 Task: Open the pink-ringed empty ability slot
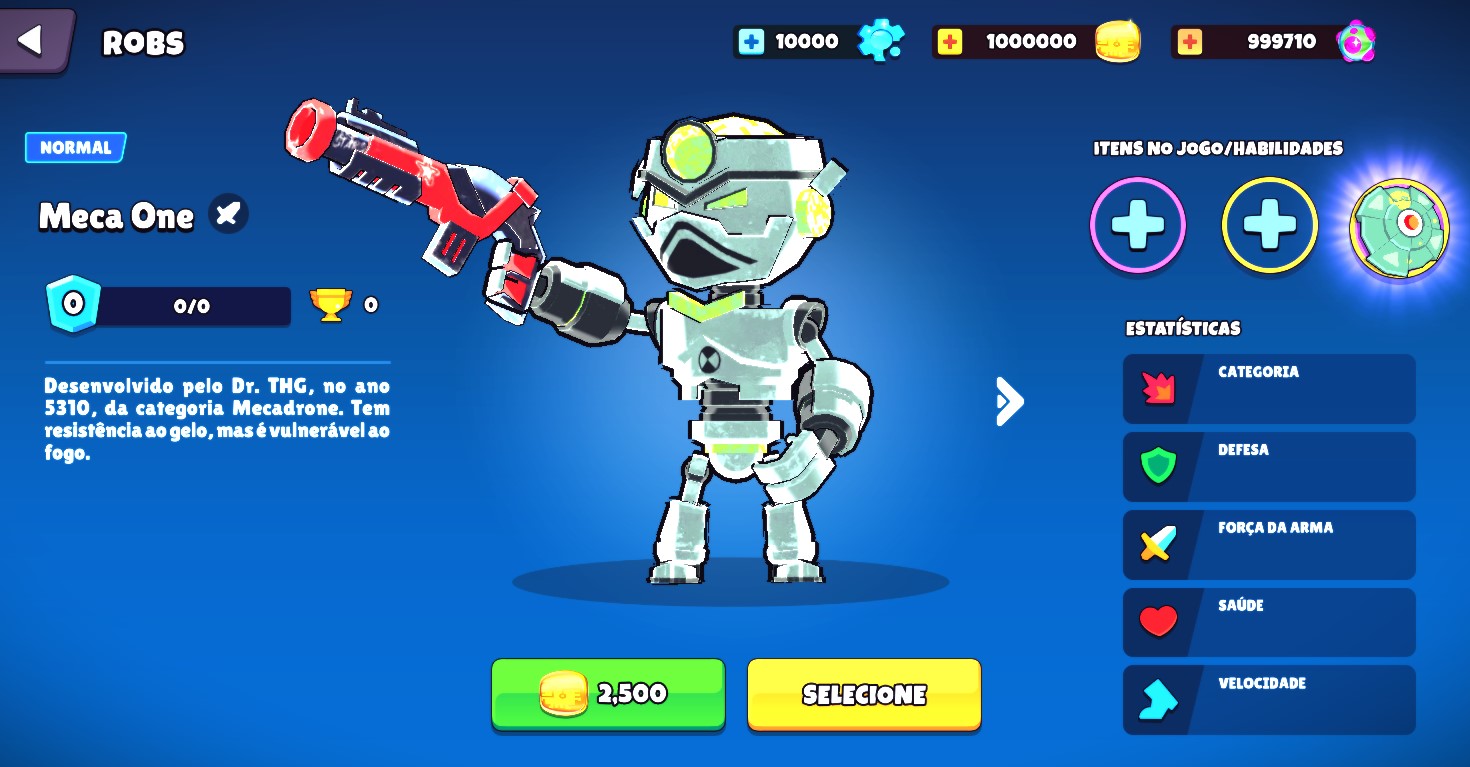pyautogui.click(x=1137, y=226)
